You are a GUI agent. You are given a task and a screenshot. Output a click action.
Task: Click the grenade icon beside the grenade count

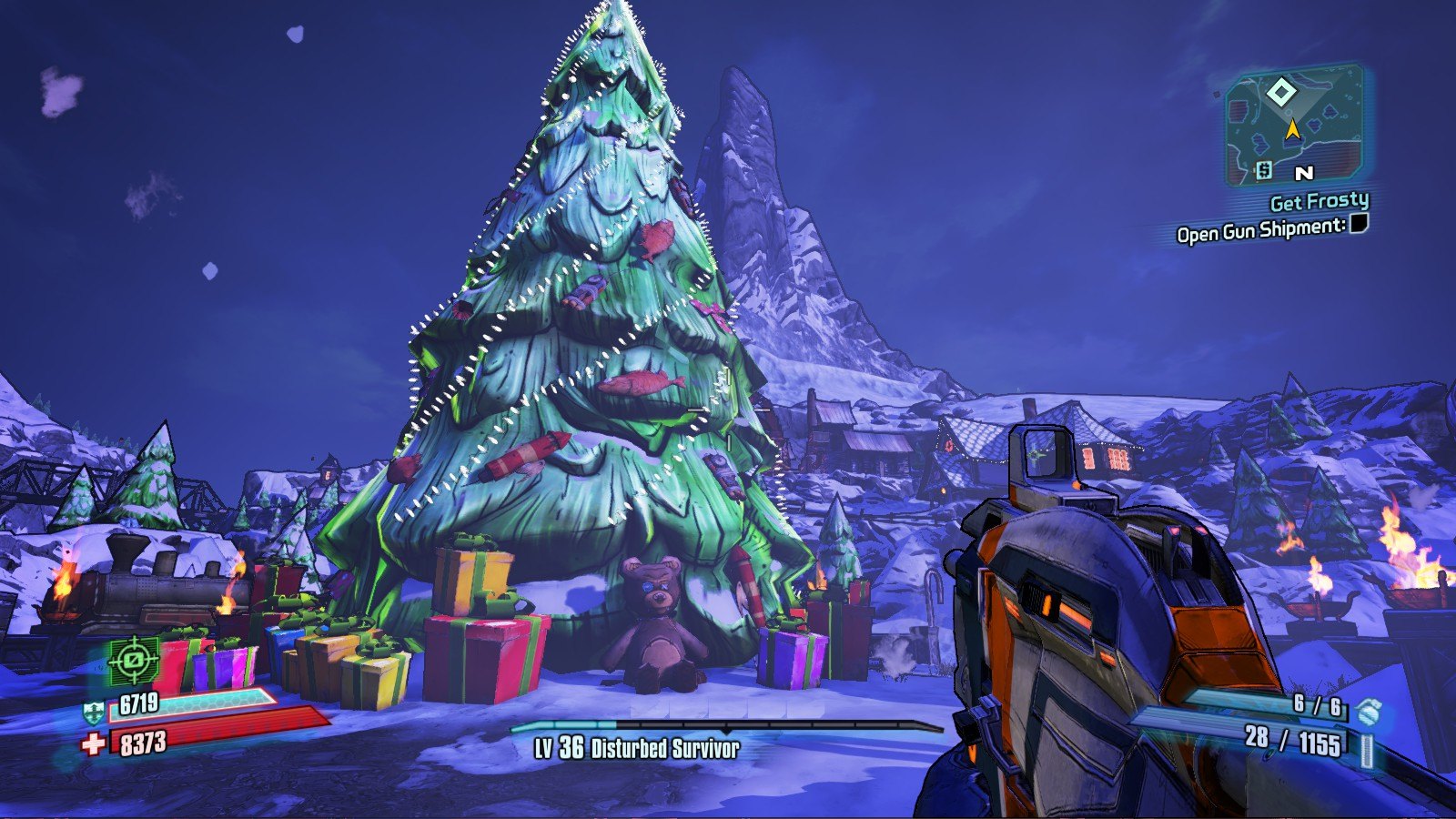click(x=1365, y=711)
